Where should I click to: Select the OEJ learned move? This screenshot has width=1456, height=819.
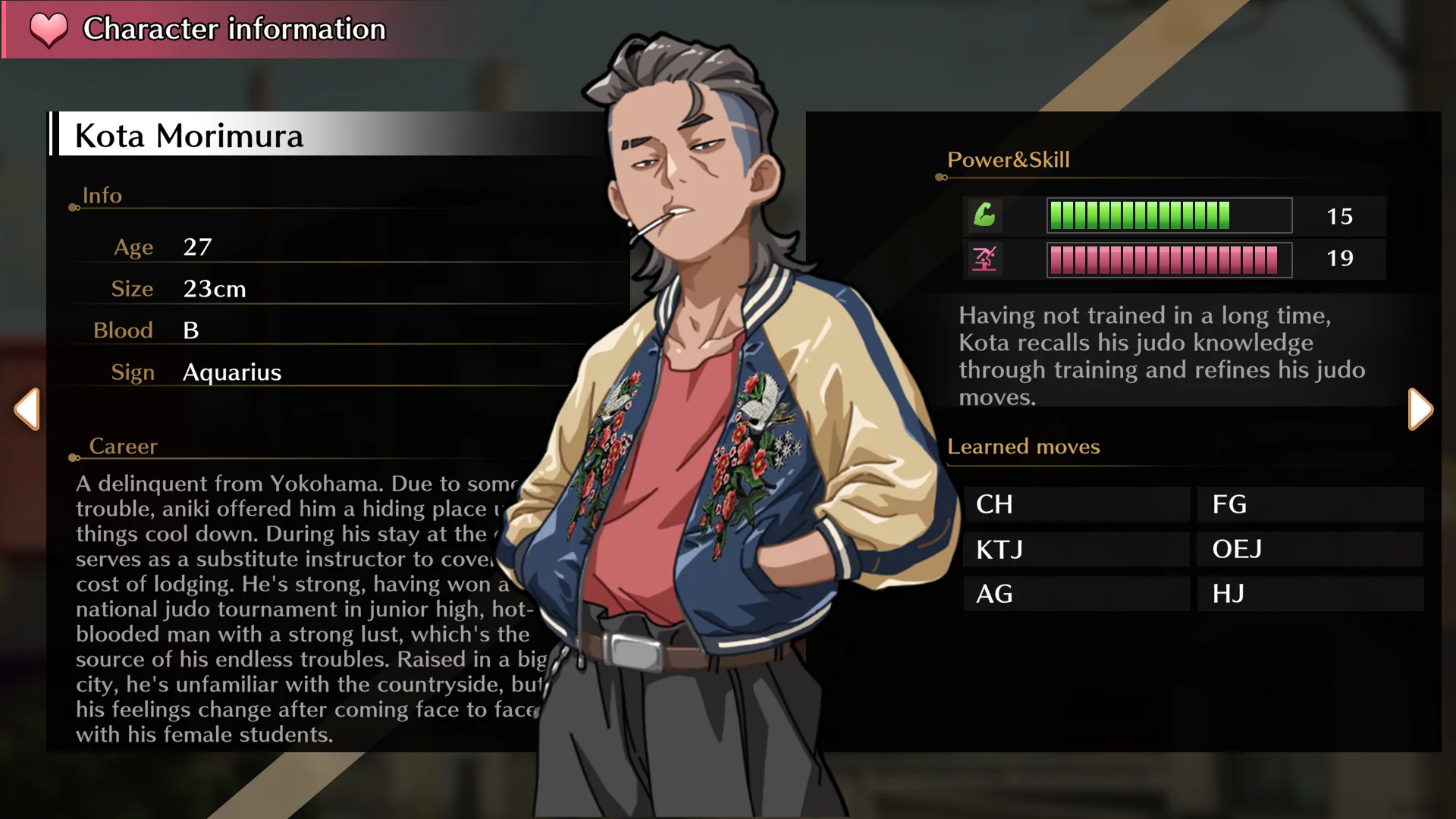pos(1310,549)
